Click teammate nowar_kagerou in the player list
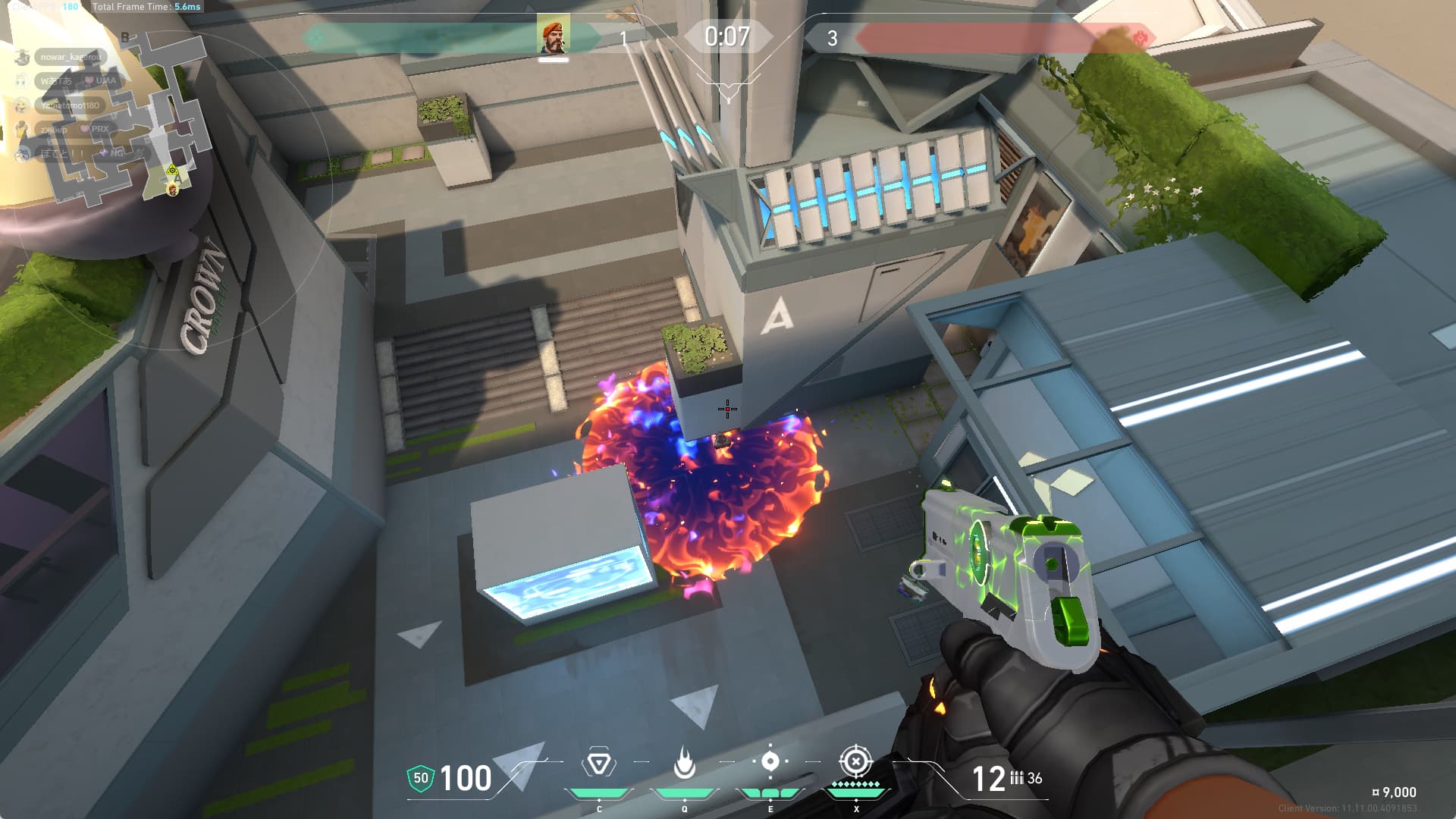Viewport: 1456px width, 819px height. click(70, 57)
